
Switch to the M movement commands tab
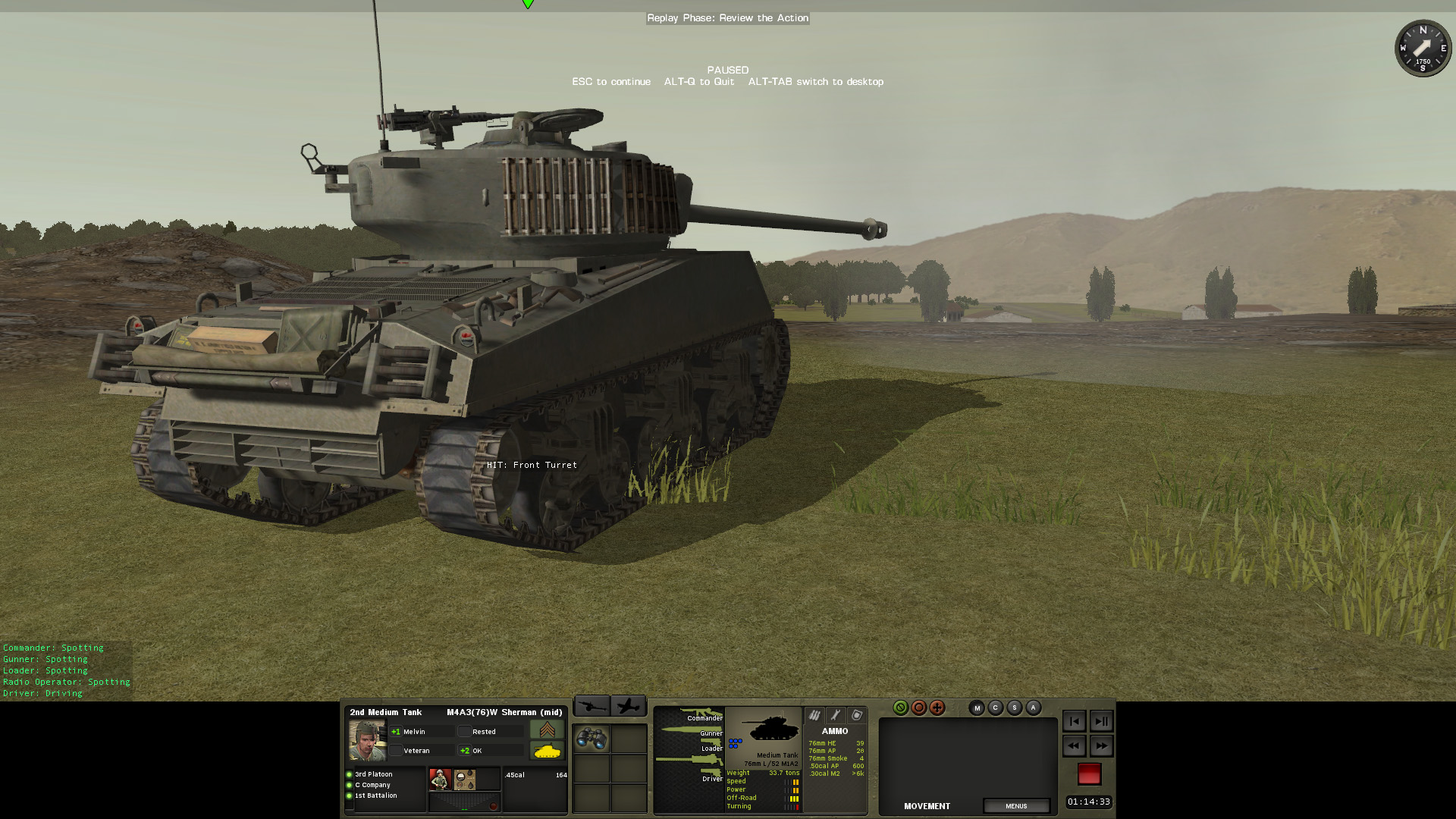(977, 708)
